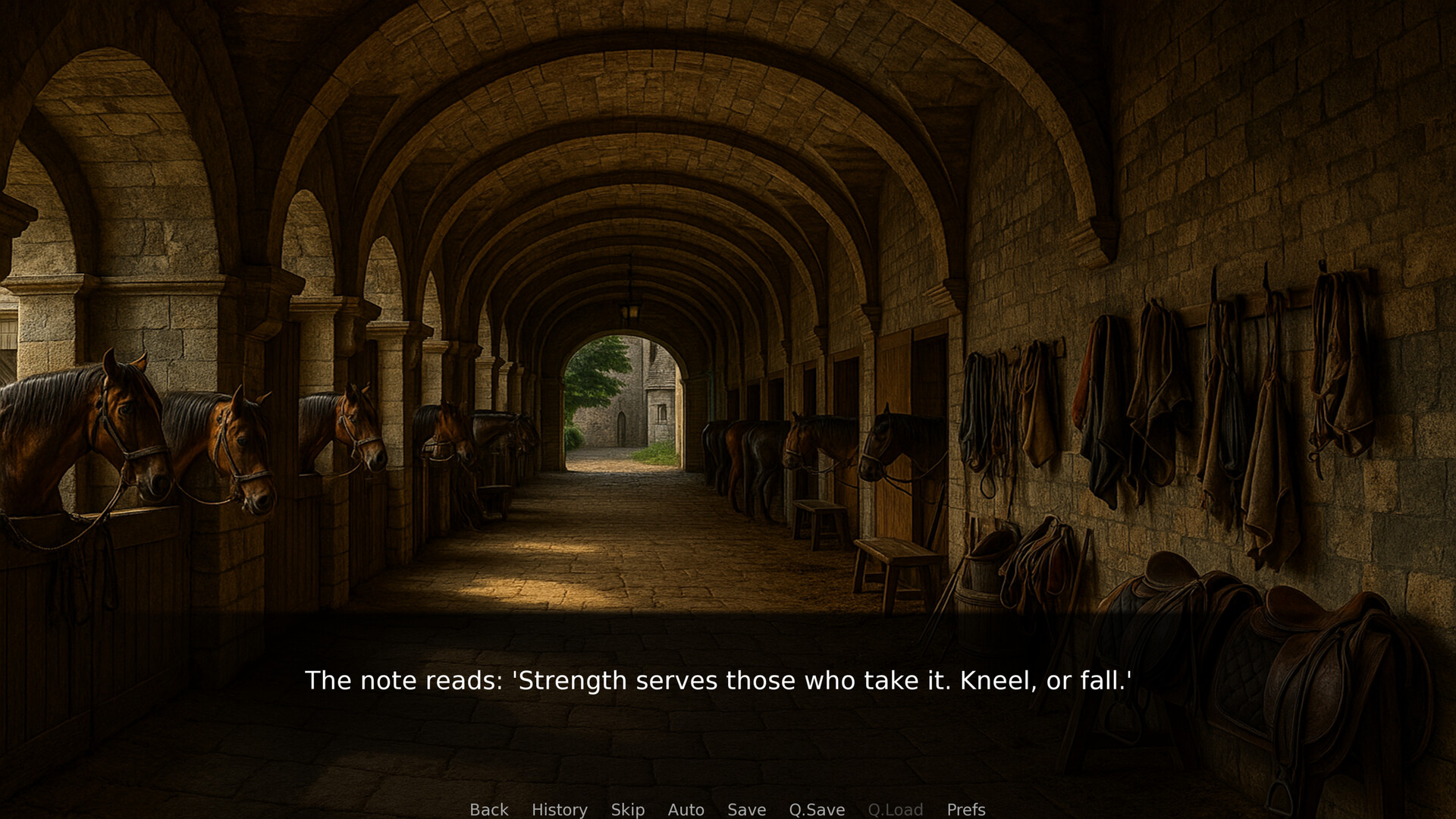
Task: Click History in the quick menu bar
Action: [559, 809]
